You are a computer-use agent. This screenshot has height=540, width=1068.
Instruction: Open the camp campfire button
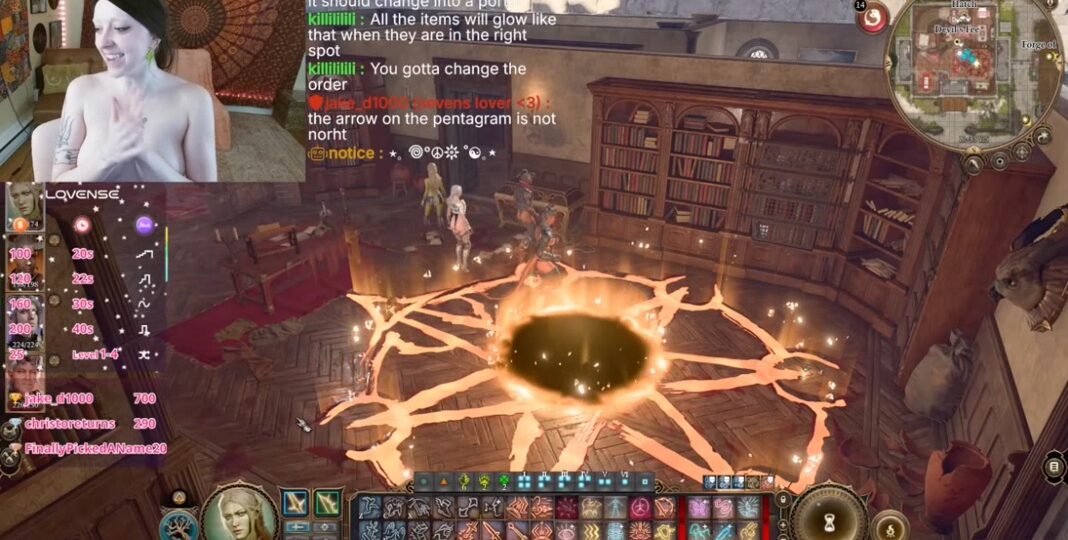(x=890, y=525)
